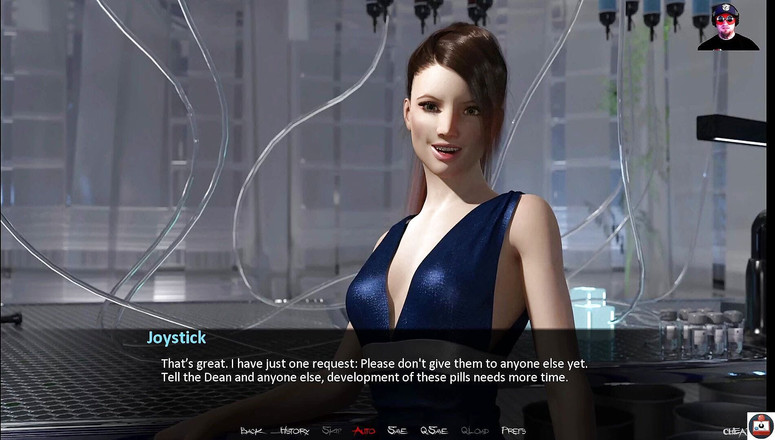Open the Prefs settings menu
This screenshot has height=440, width=775.
click(x=513, y=431)
